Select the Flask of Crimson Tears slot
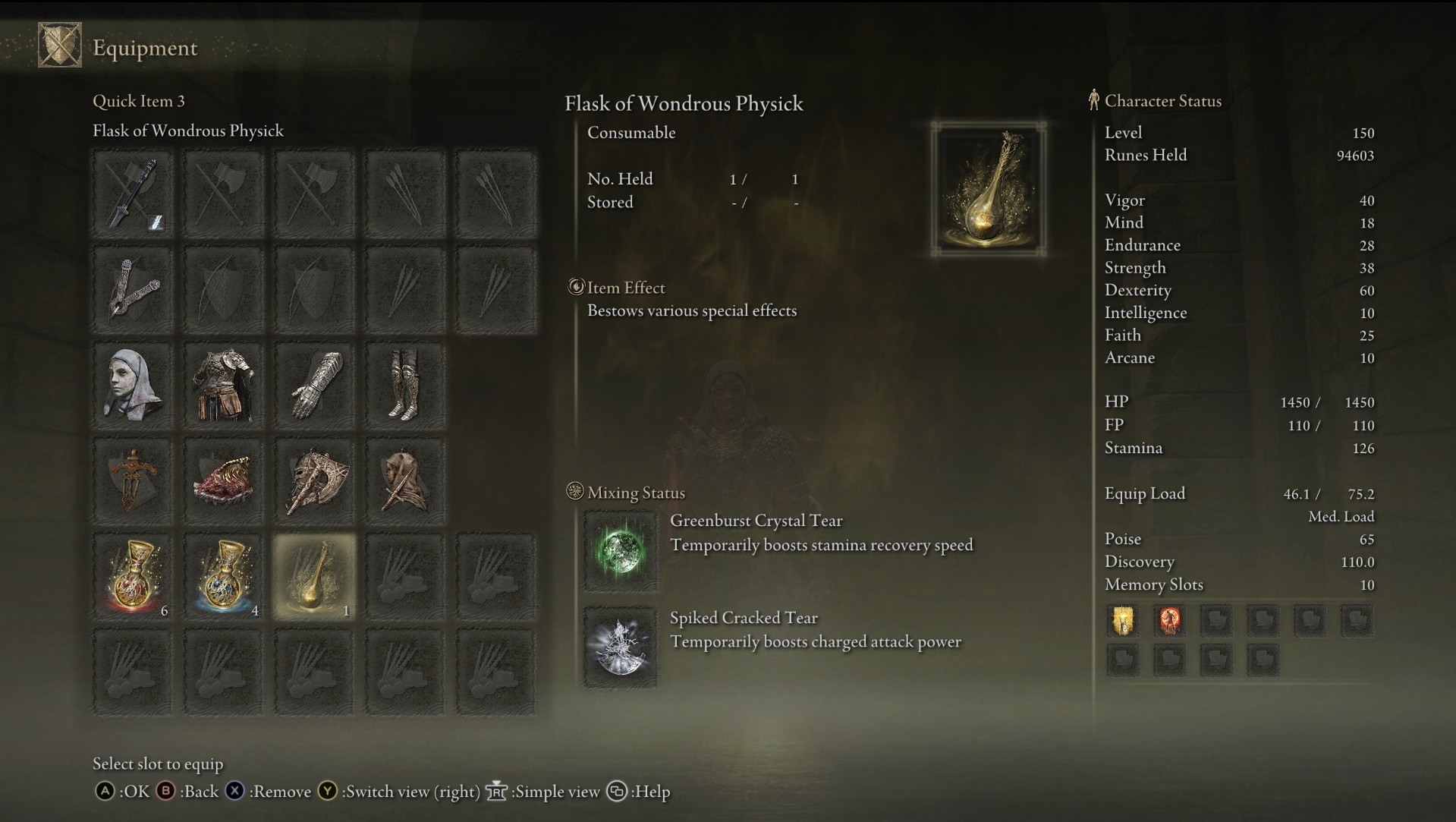 coord(134,577)
